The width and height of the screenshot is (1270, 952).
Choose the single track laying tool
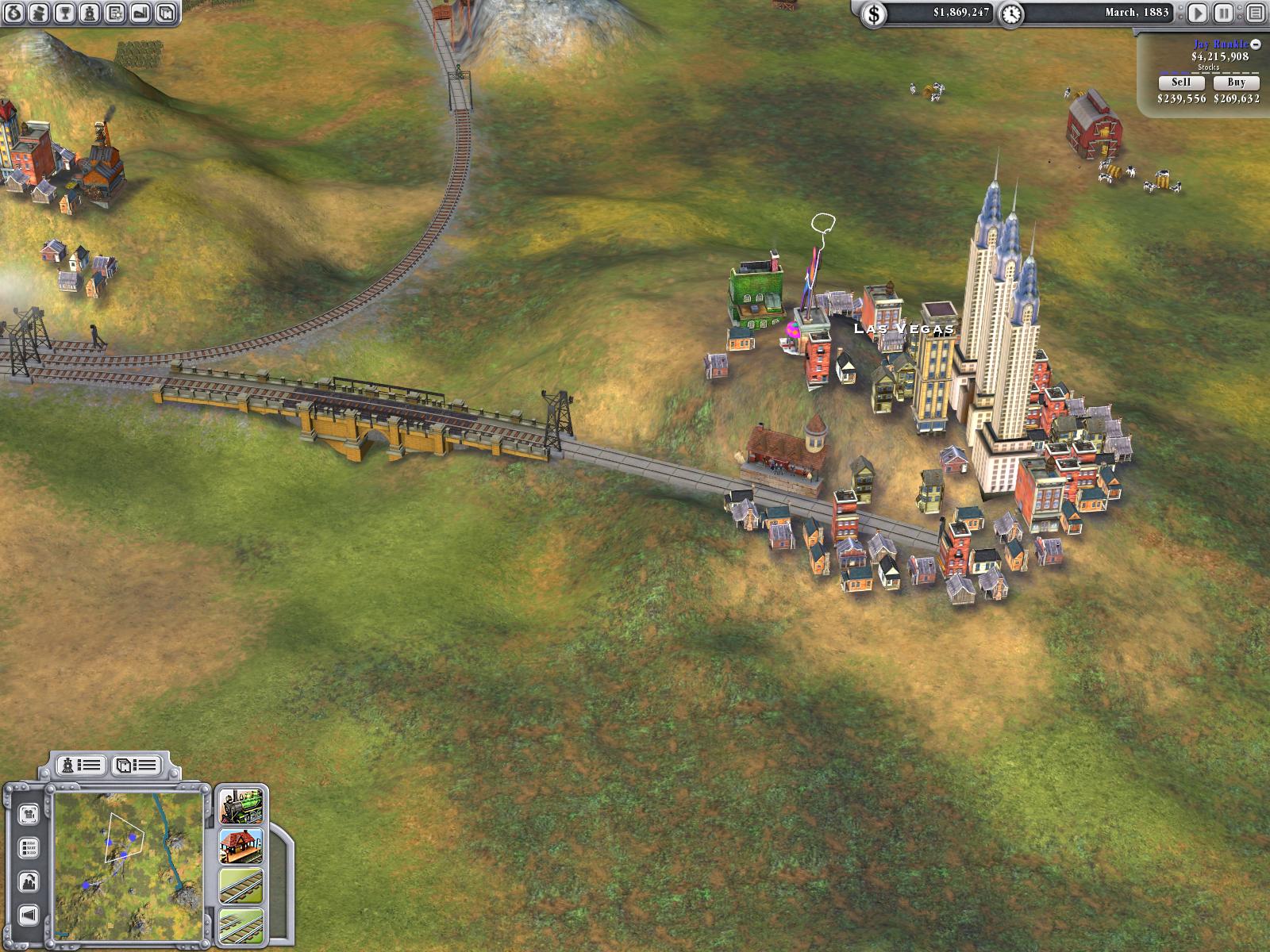click(241, 886)
